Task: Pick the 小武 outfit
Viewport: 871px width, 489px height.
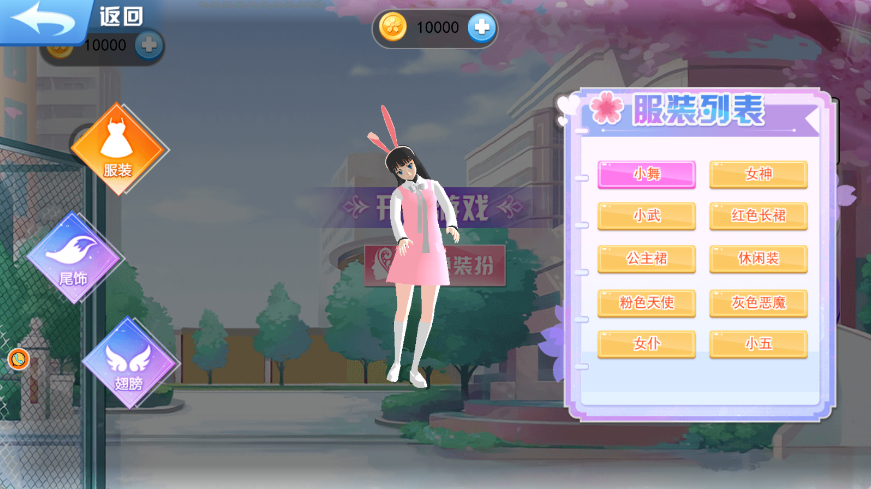Action: pyautogui.click(x=646, y=216)
